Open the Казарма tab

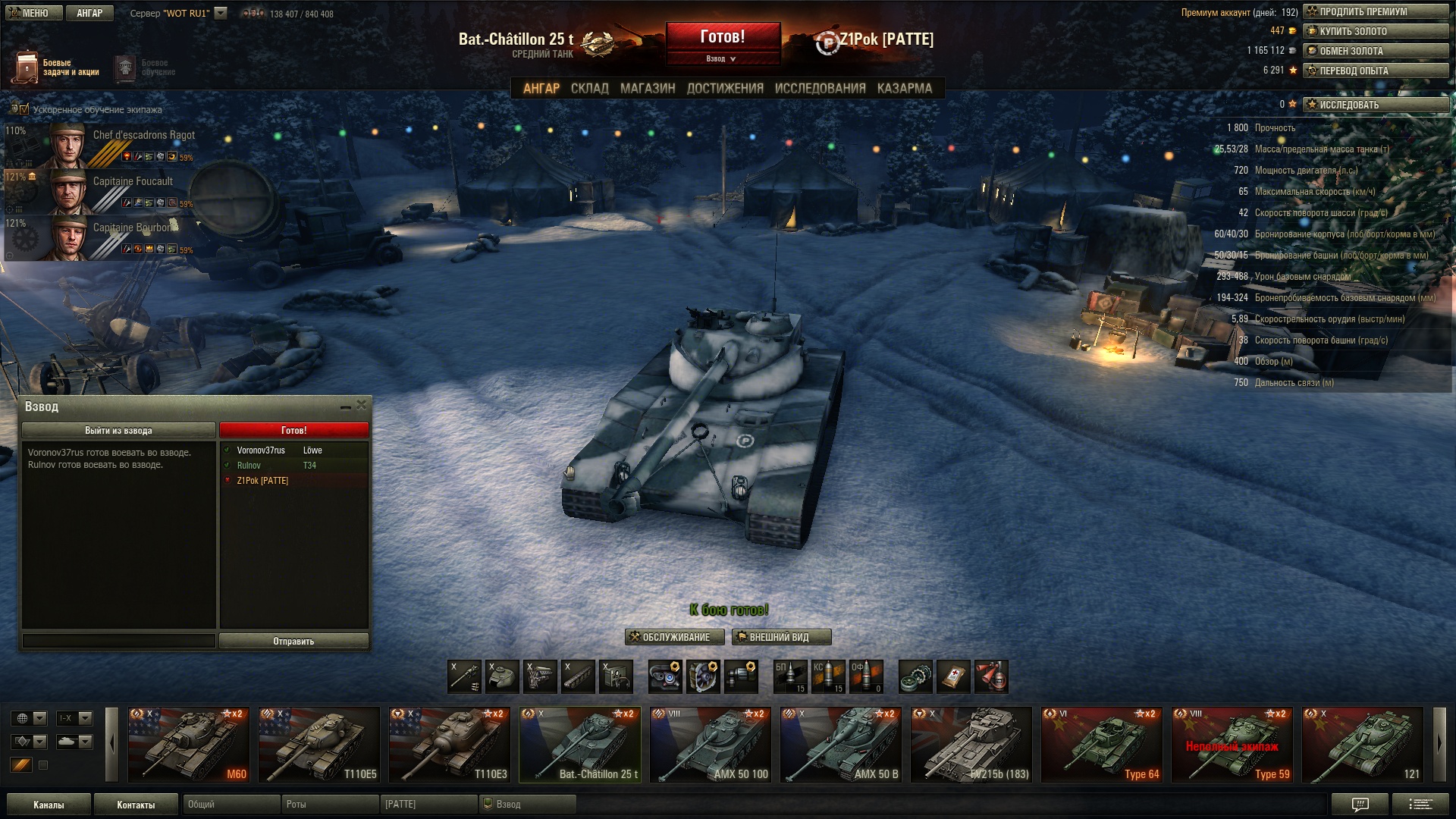pos(904,89)
